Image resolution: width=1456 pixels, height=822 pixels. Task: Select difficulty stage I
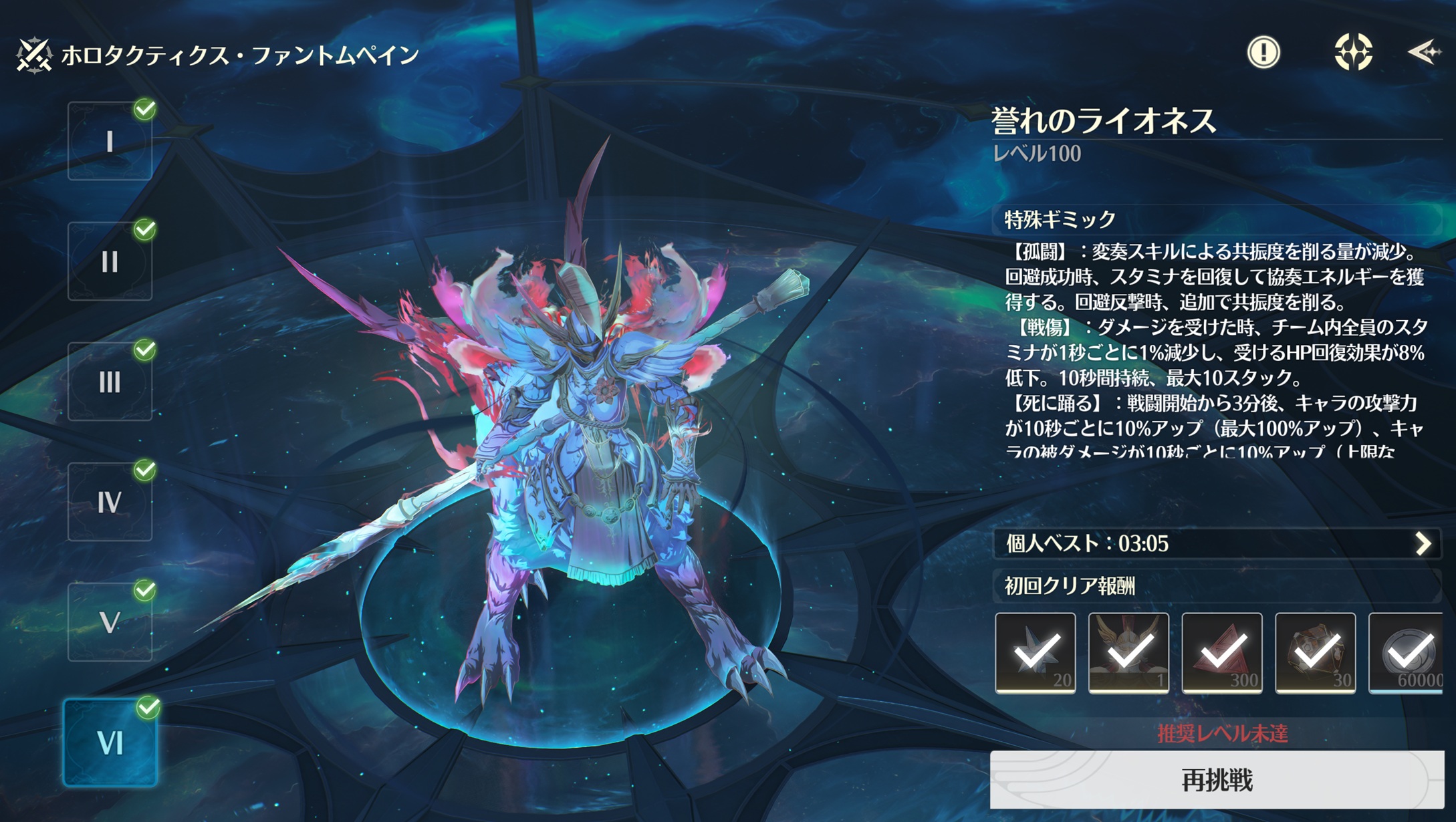point(110,141)
